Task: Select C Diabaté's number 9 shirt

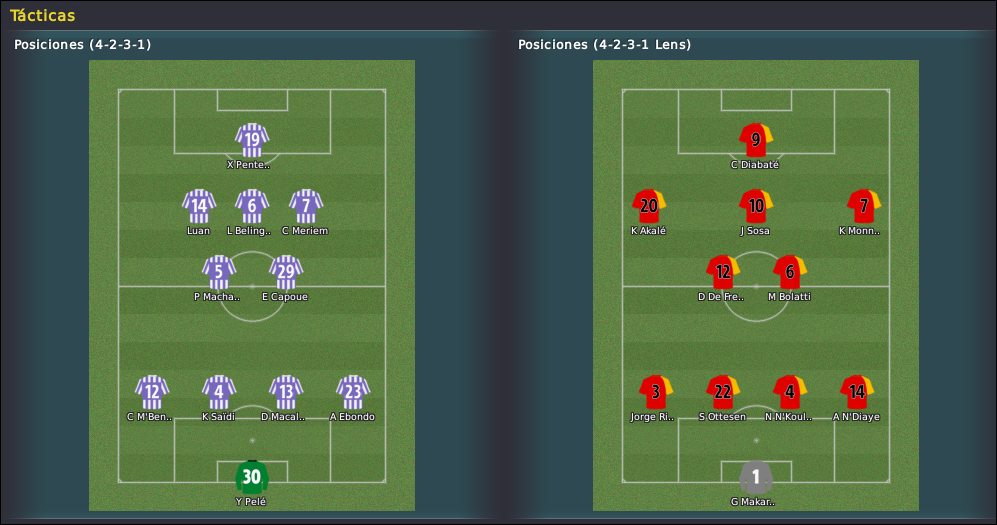Action: (756, 140)
